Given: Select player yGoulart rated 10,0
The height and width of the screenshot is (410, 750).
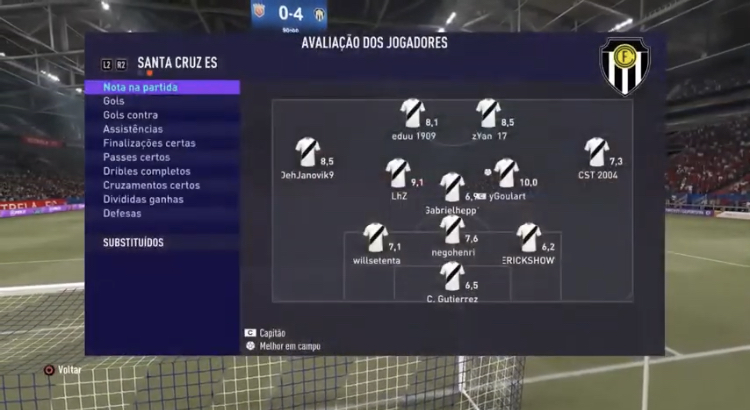Looking at the screenshot, I should click(x=506, y=172).
